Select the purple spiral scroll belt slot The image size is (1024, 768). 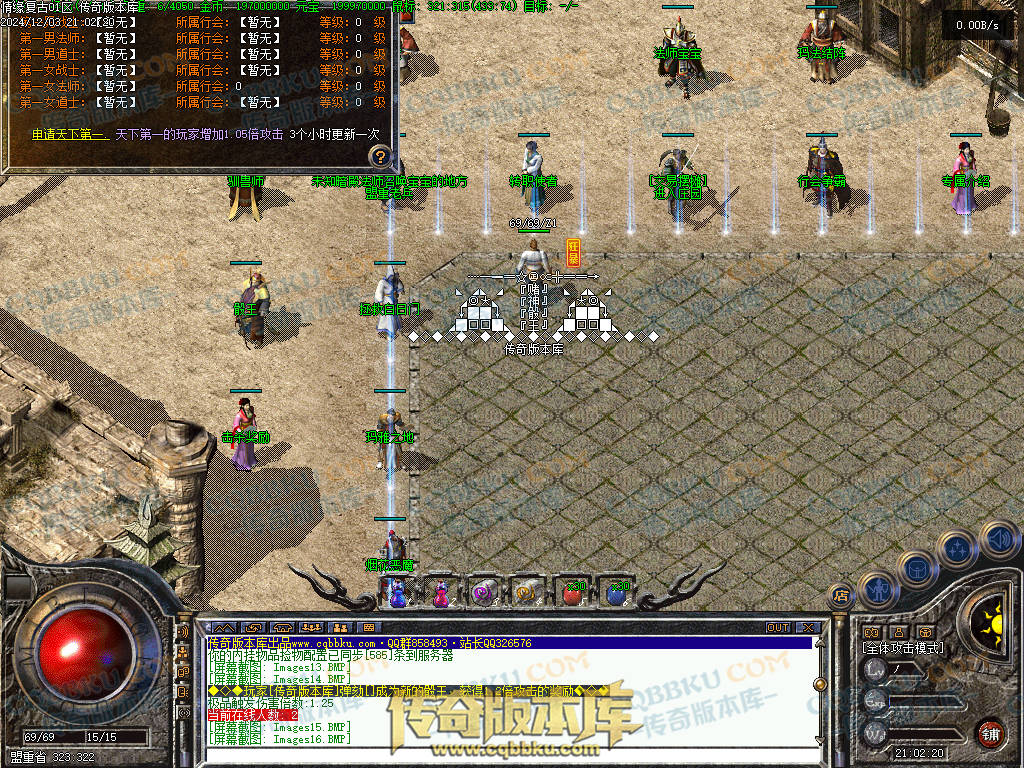pyautogui.click(x=484, y=592)
